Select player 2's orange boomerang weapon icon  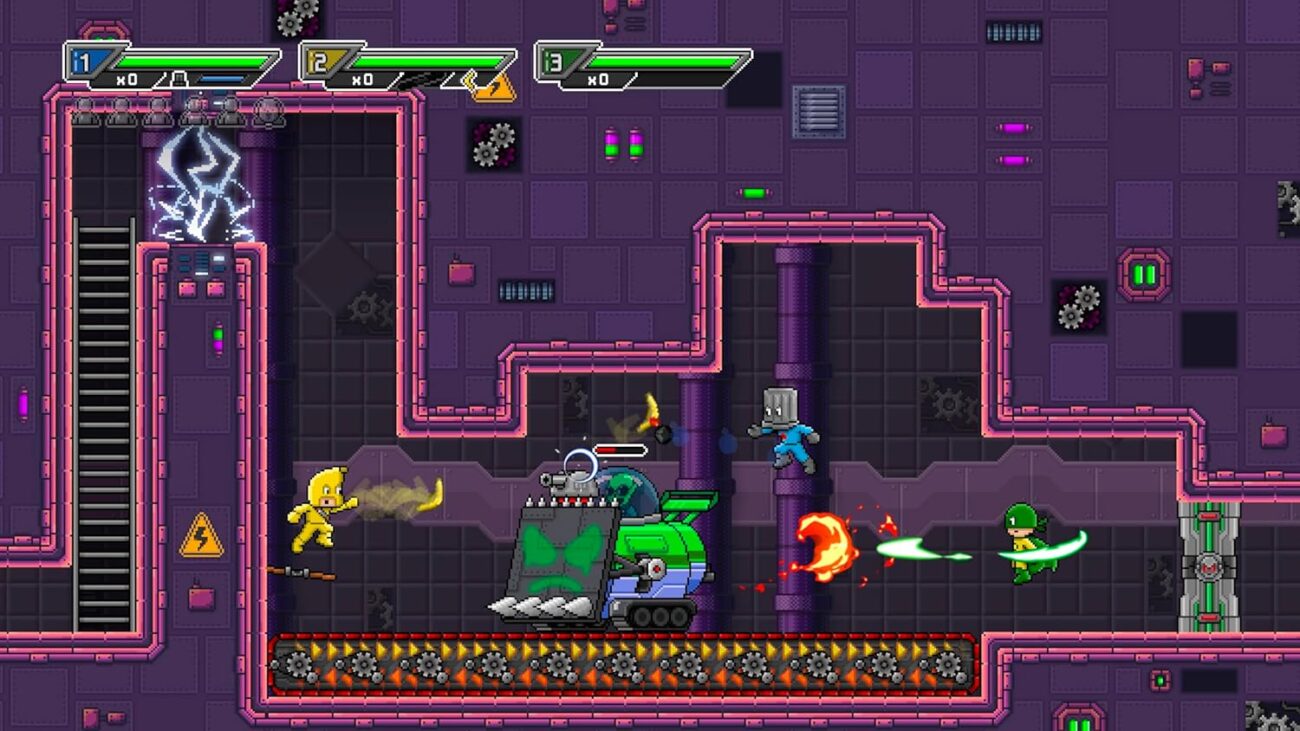coord(493,87)
